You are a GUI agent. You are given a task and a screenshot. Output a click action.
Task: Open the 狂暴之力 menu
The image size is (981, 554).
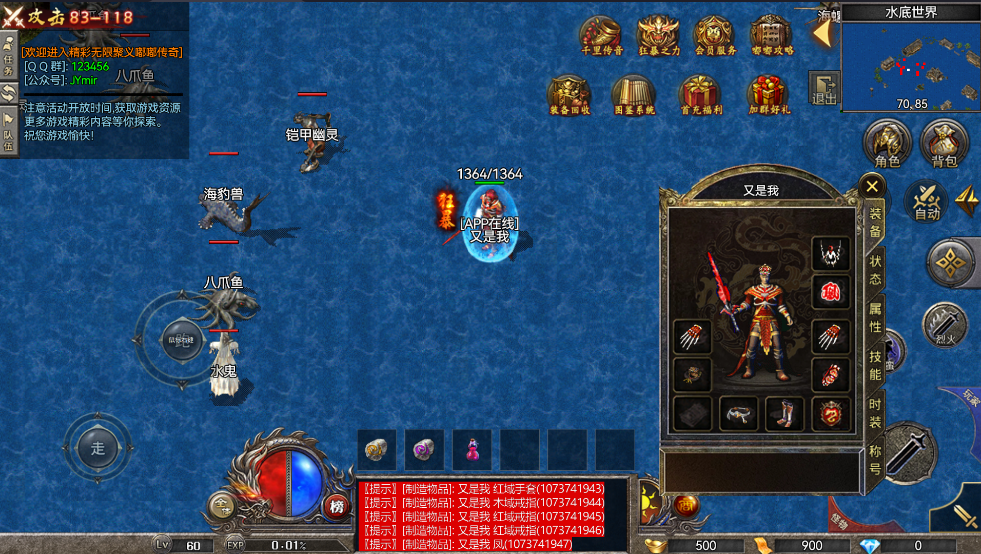(x=658, y=34)
